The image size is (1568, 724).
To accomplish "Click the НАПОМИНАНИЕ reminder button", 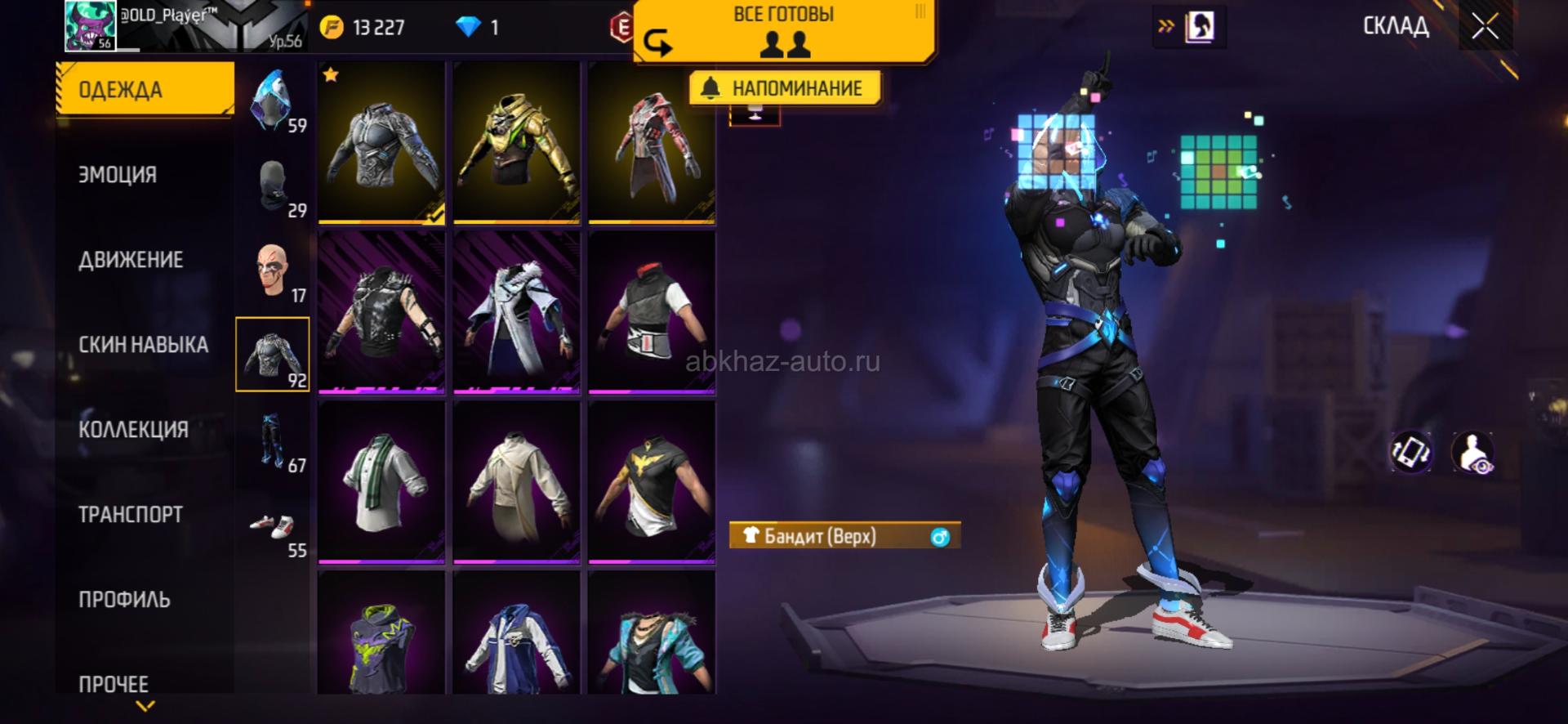I will (784, 88).
